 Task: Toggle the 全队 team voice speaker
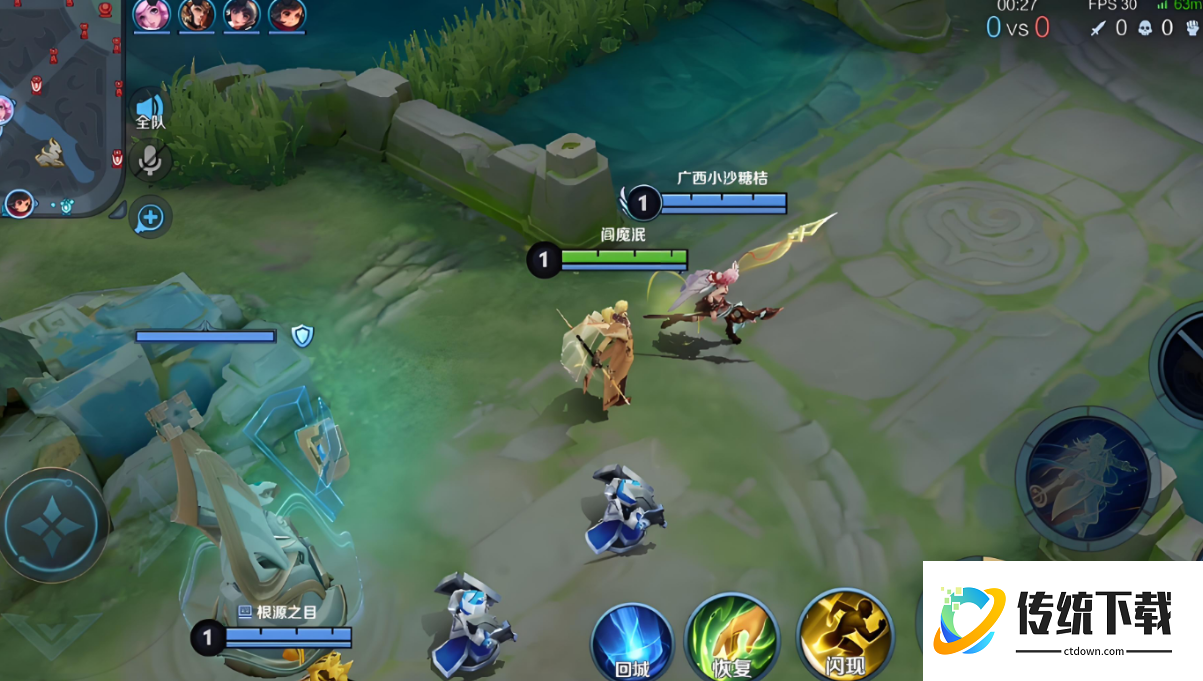click(x=149, y=108)
